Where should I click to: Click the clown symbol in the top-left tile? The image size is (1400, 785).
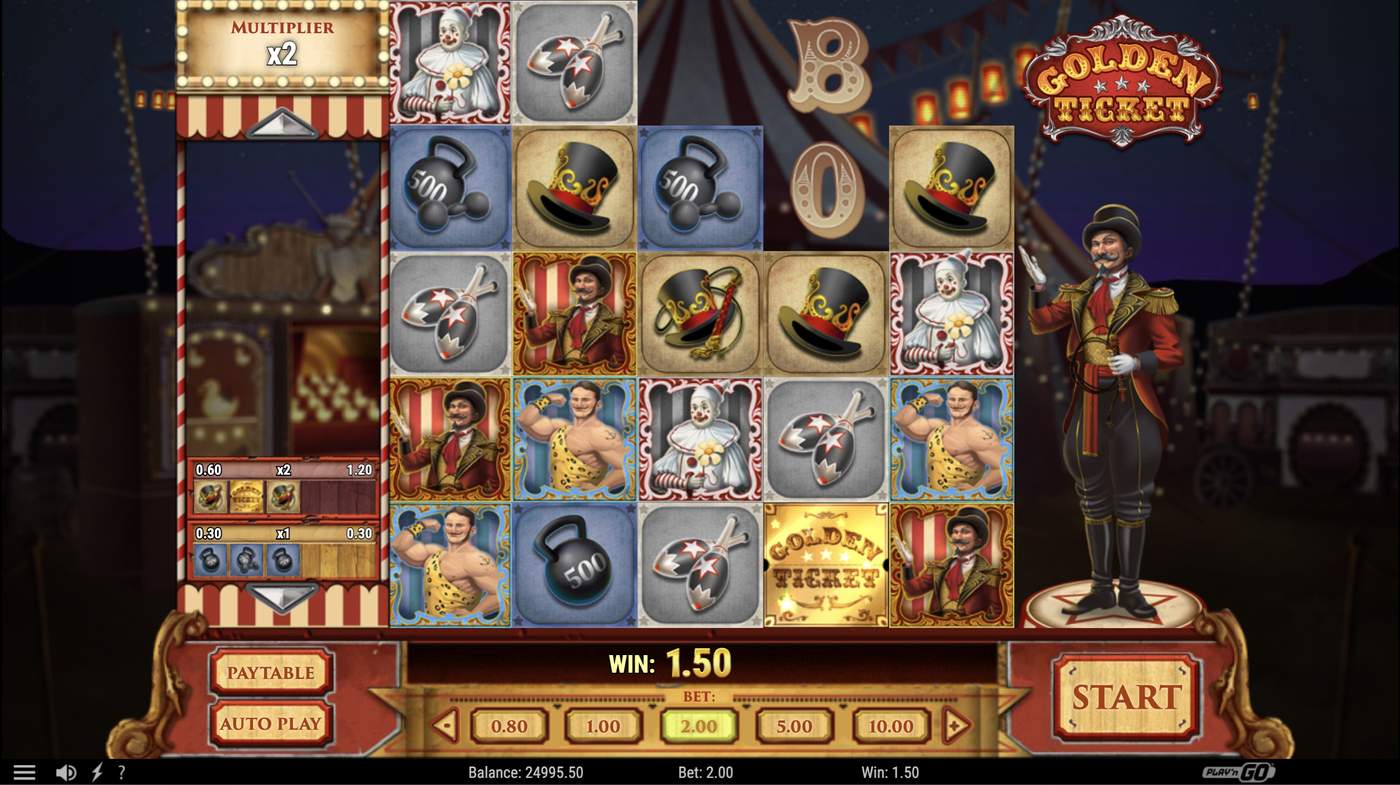tap(450, 62)
